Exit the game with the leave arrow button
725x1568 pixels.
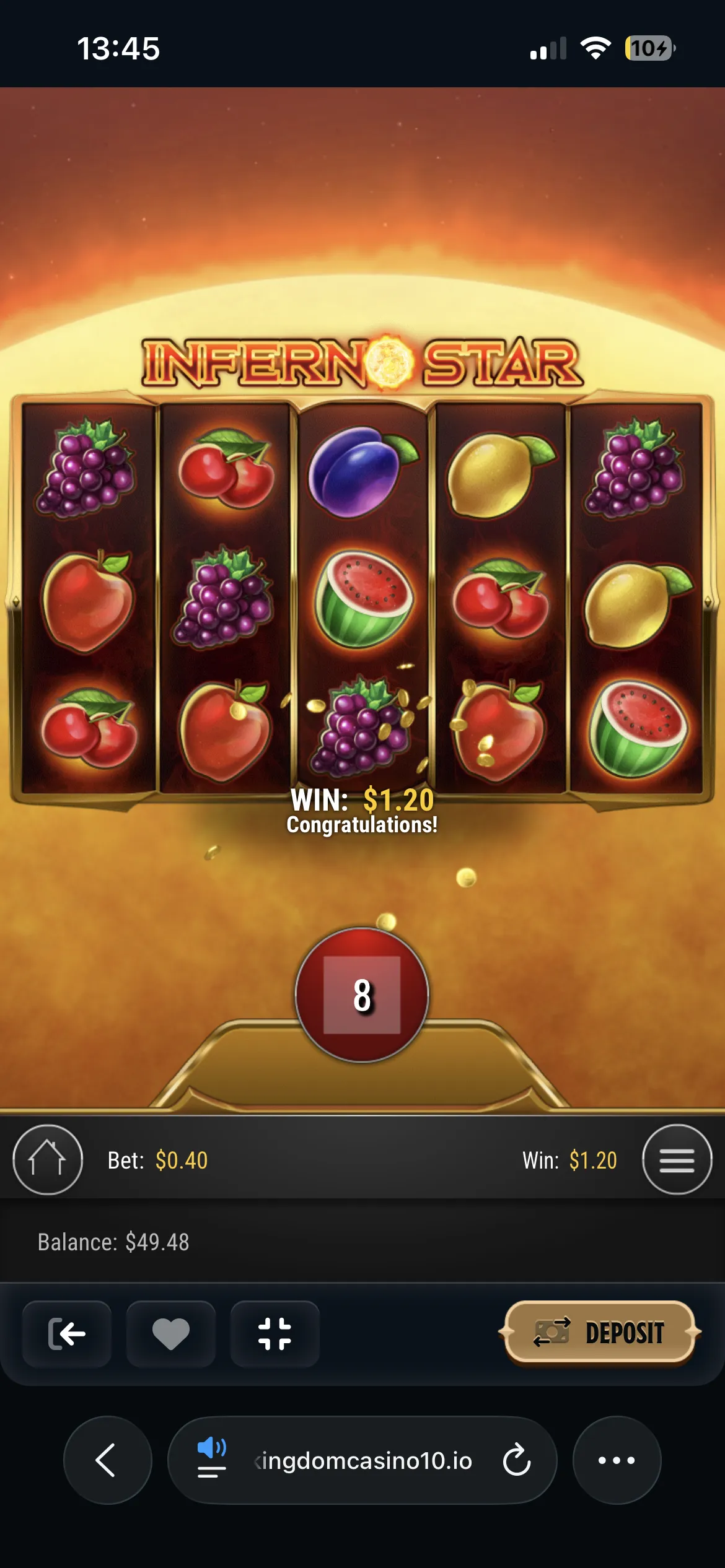[67, 1334]
